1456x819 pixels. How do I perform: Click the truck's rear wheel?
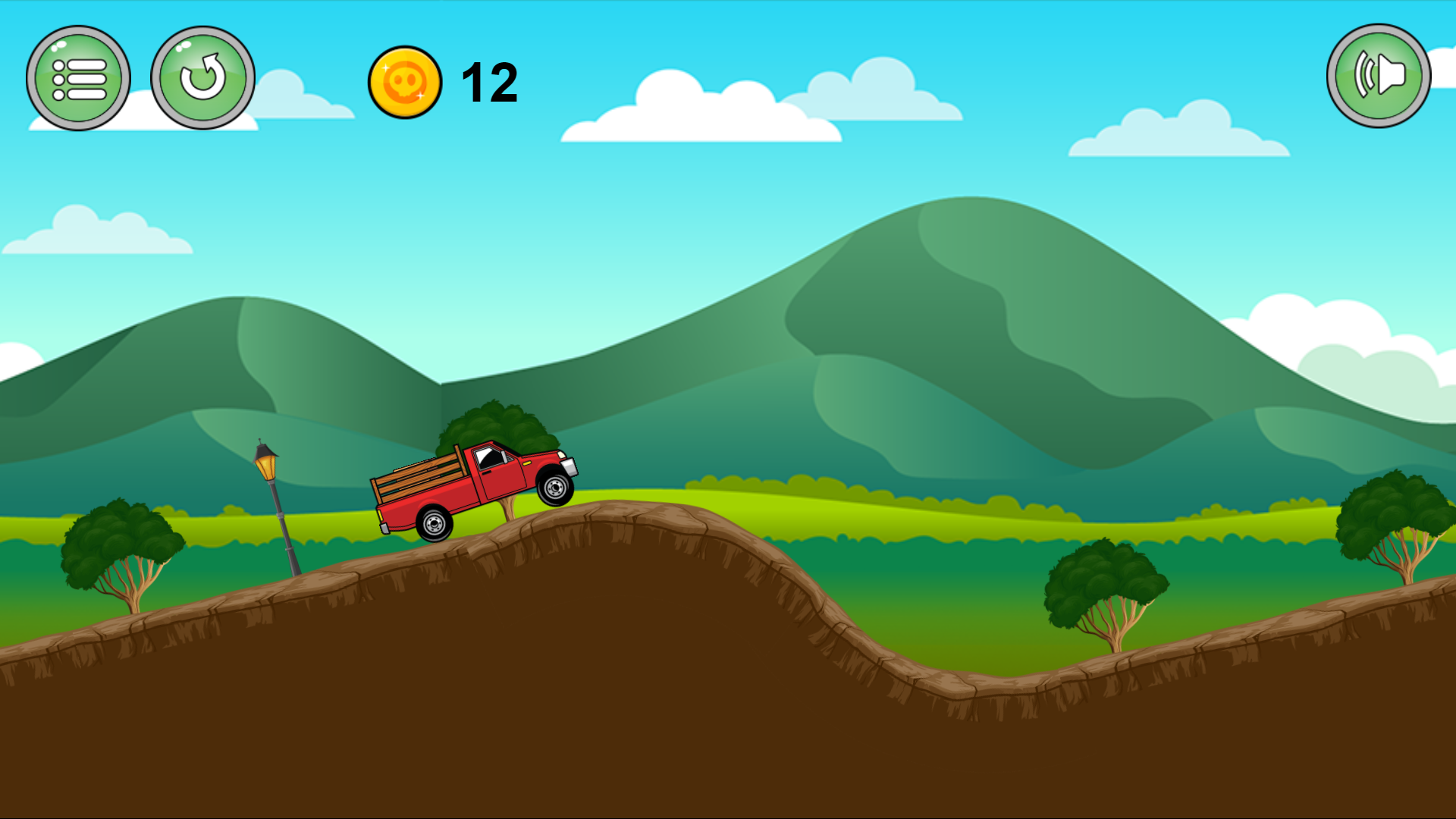coord(435,522)
